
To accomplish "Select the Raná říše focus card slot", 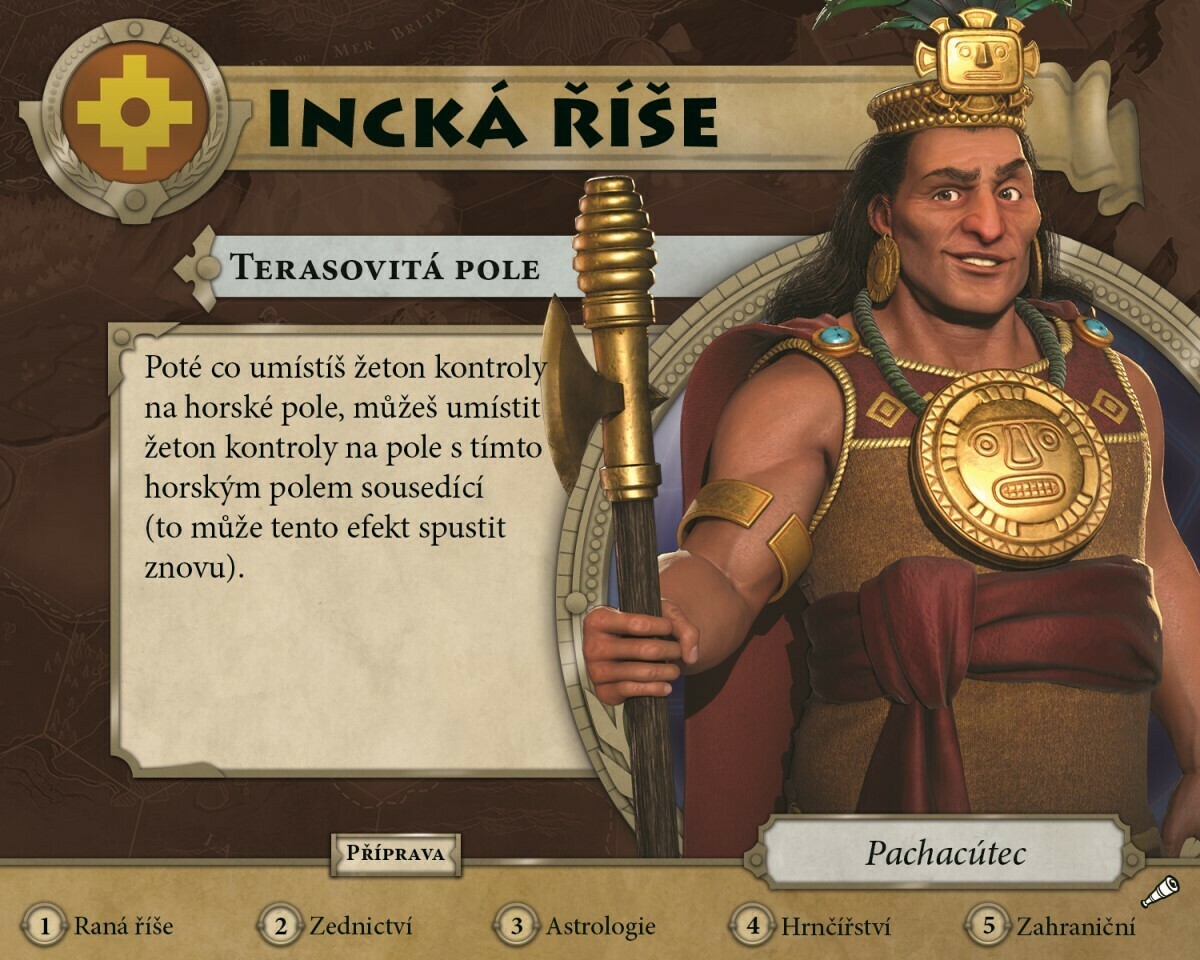I will (x=100, y=926).
